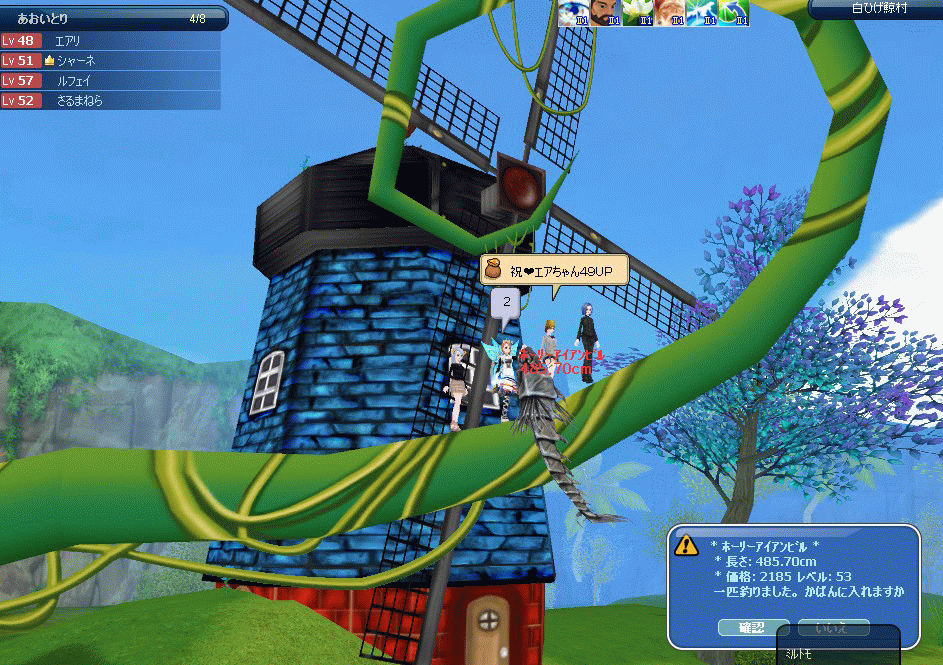Open the shop sign 祝❤エアちゃん49UP
The image size is (943, 665).
pyautogui.click(x=554, y=271)
